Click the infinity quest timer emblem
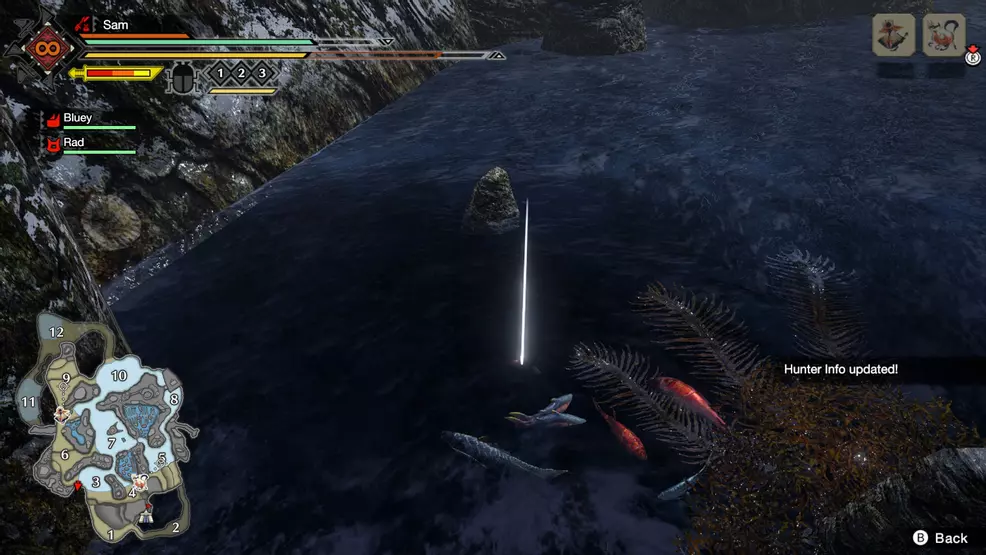This screenshot has width=986, height=555. (x=45, y=48)
